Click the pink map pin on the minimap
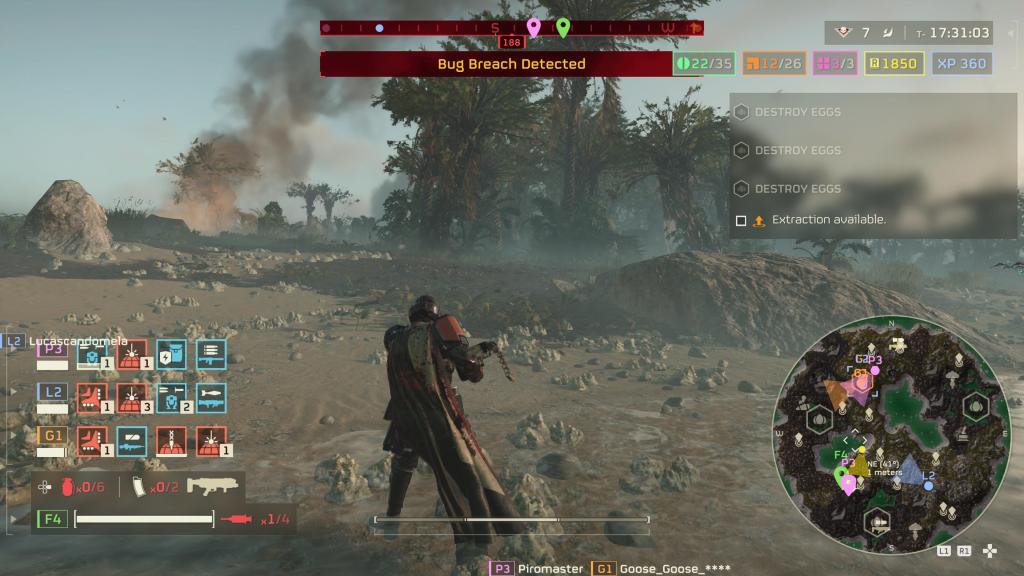1024x576 pixels. coord(849,485)
